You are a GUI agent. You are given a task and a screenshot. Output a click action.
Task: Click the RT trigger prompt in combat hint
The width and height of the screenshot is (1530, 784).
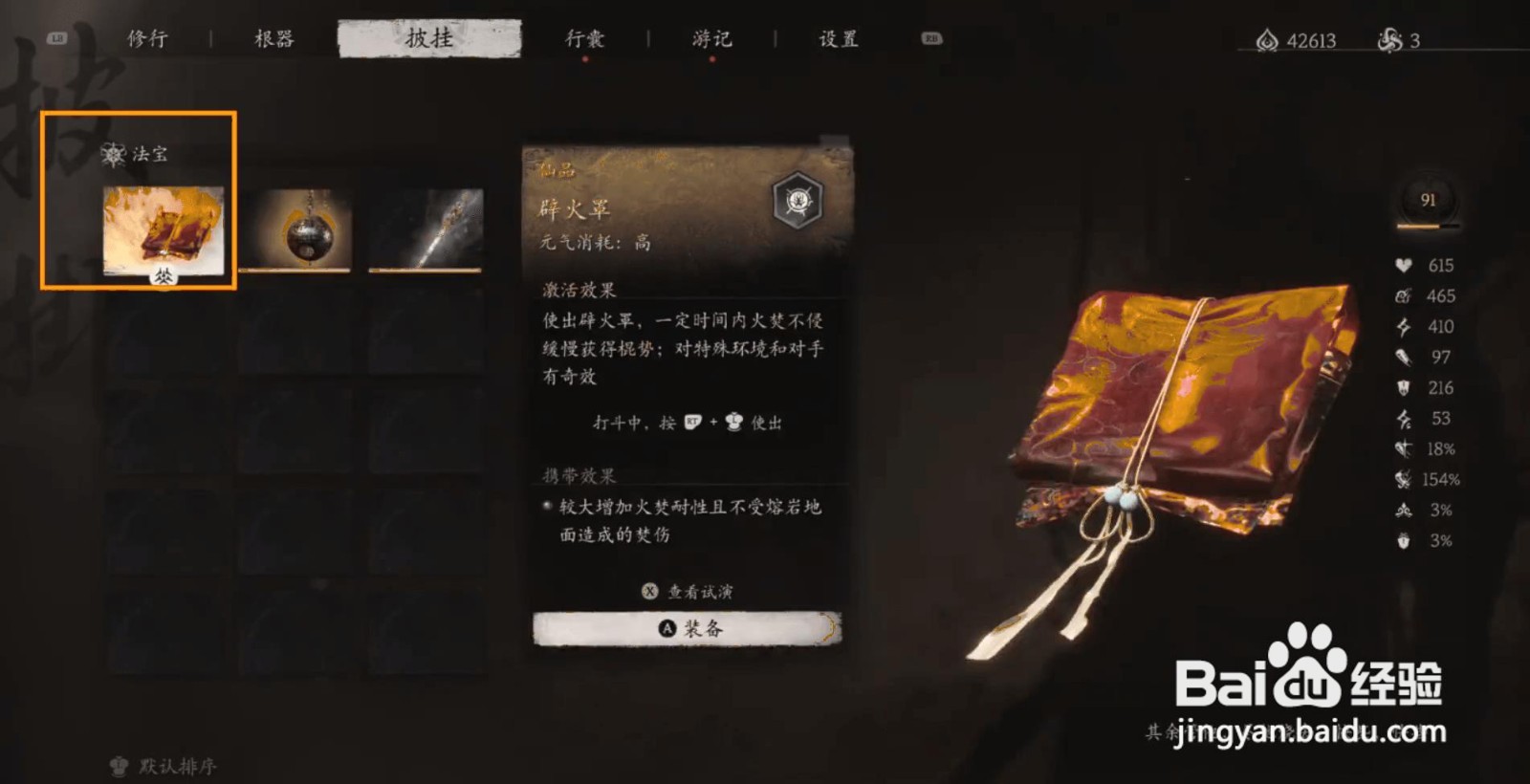click(x=692, y=423)
